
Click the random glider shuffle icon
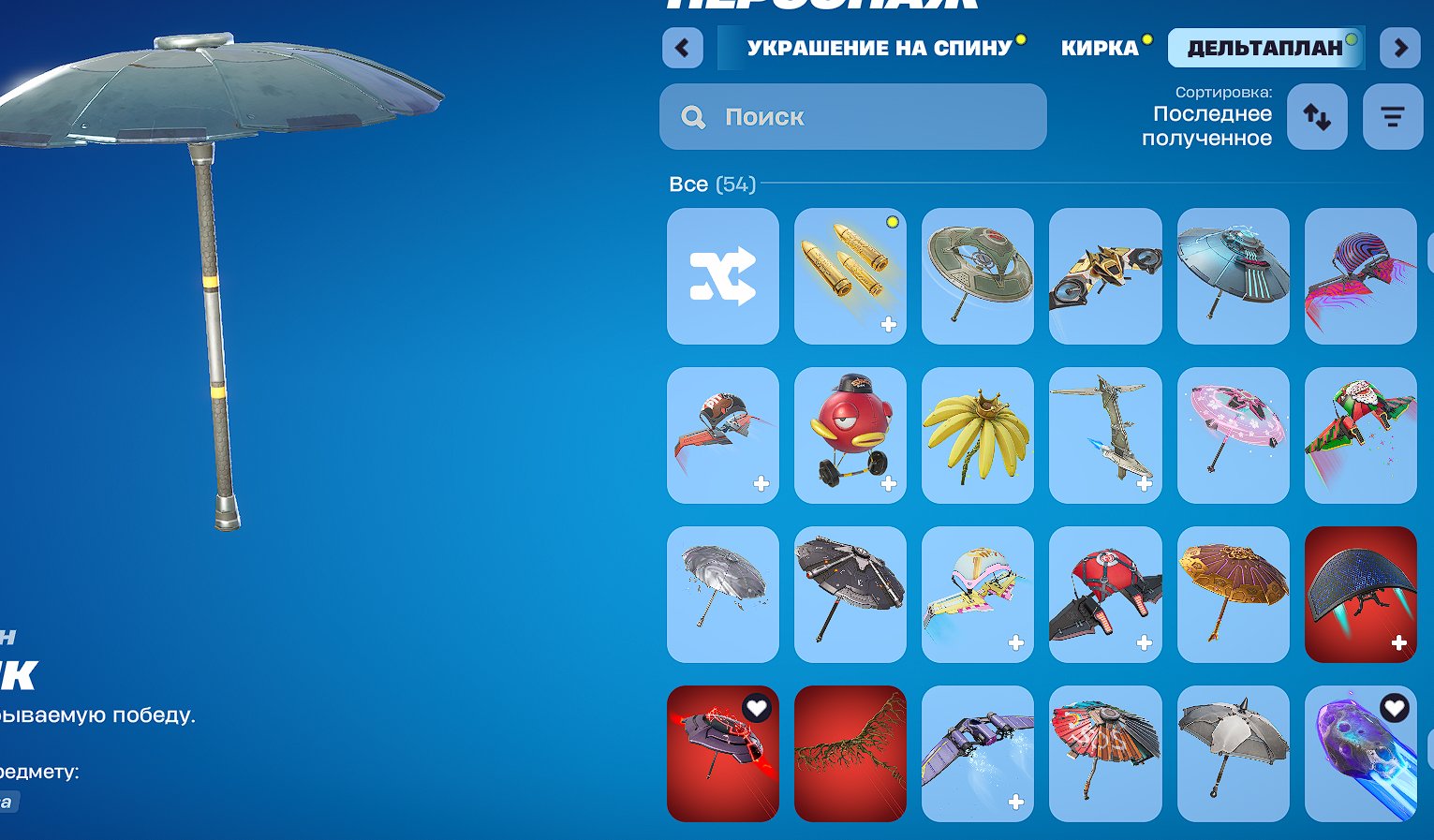pos(722,275)
